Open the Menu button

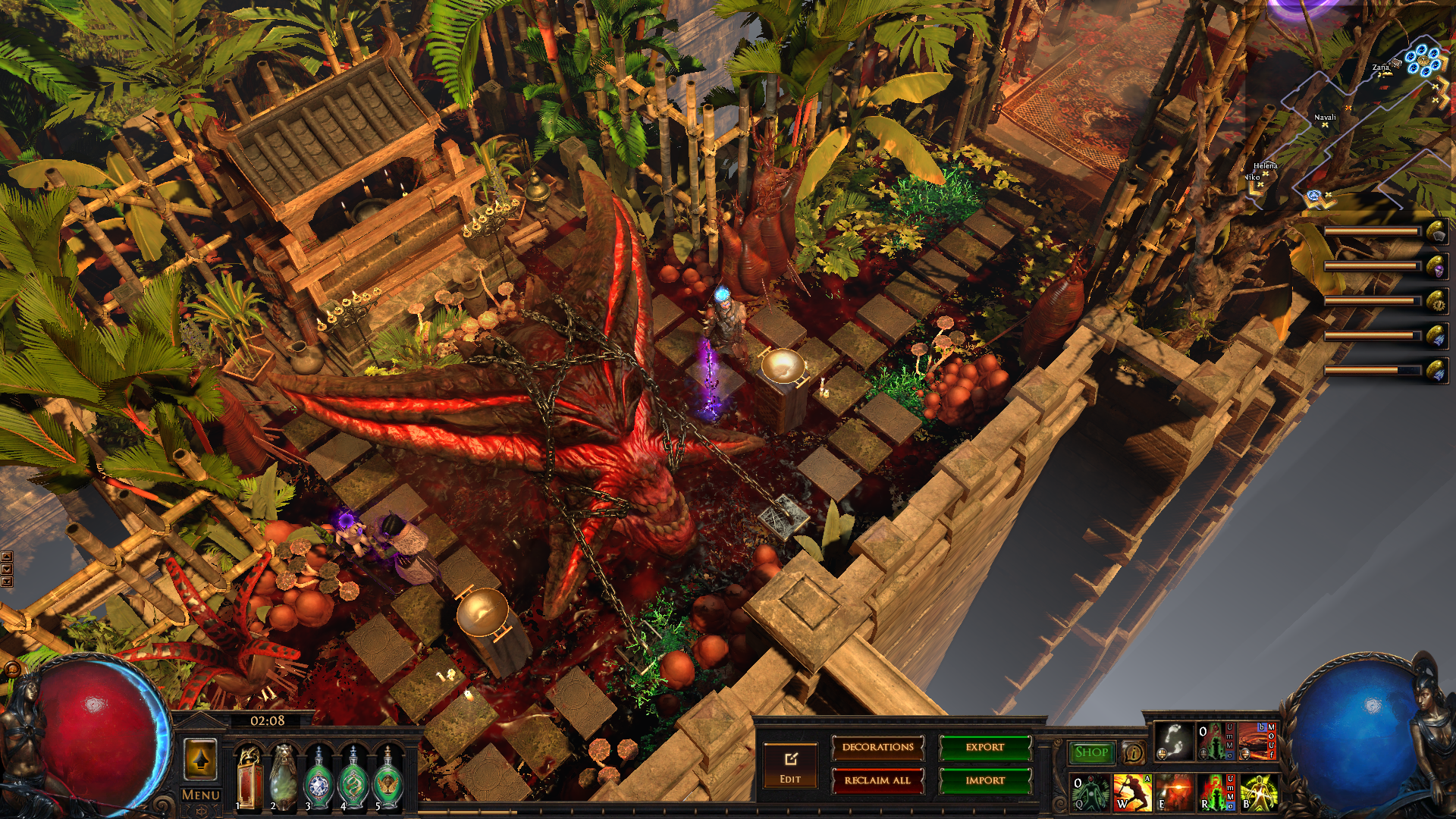201,795
